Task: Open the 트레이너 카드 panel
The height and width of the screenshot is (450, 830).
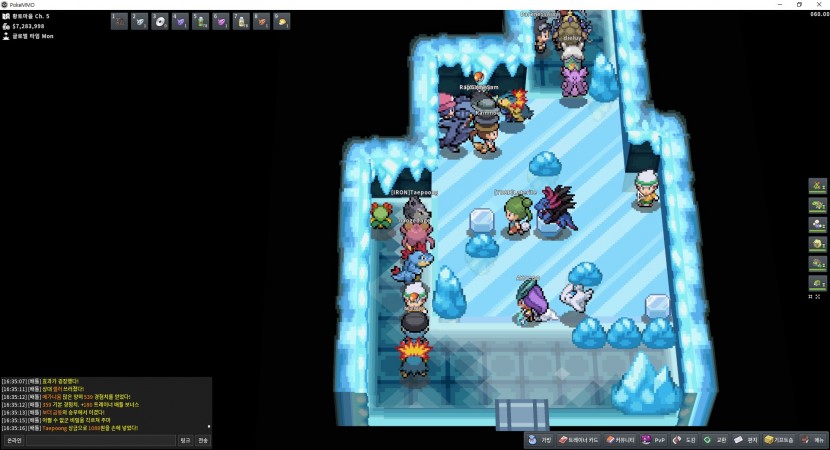Action: [580, 440]
